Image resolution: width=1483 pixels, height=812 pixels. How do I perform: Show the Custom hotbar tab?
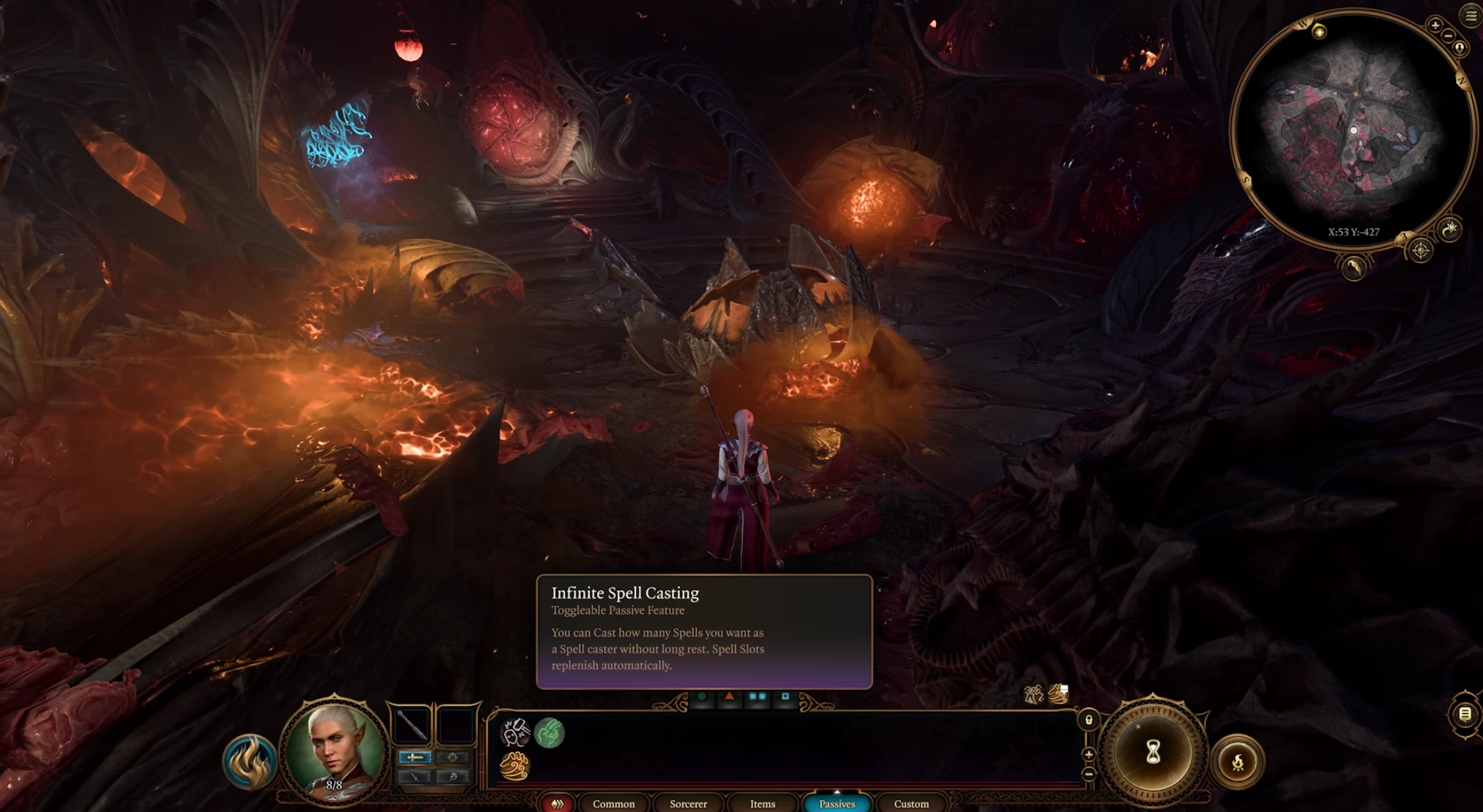click(911, 804)
